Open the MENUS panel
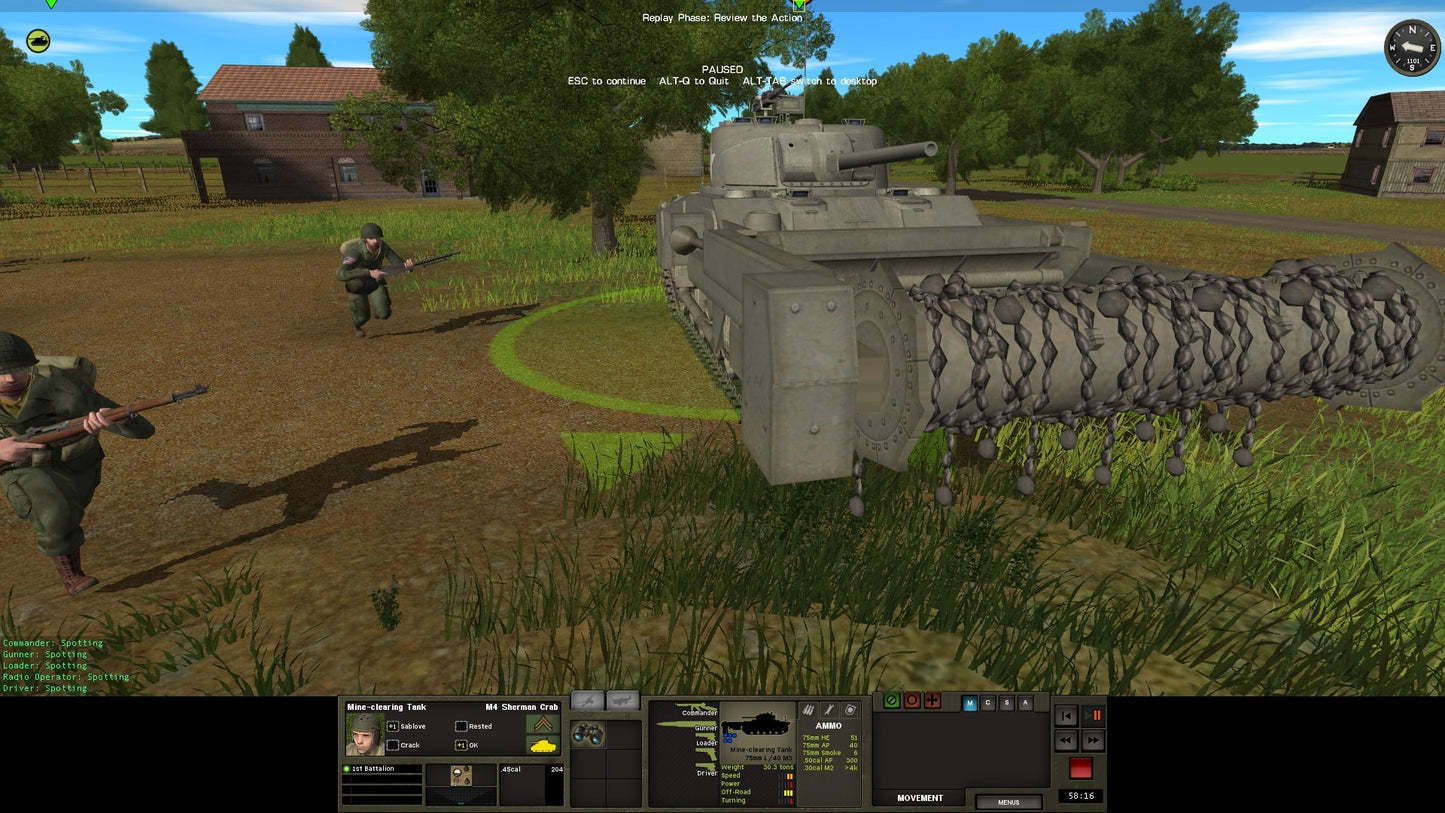1445x813 pixels. tap(1007, 800)
